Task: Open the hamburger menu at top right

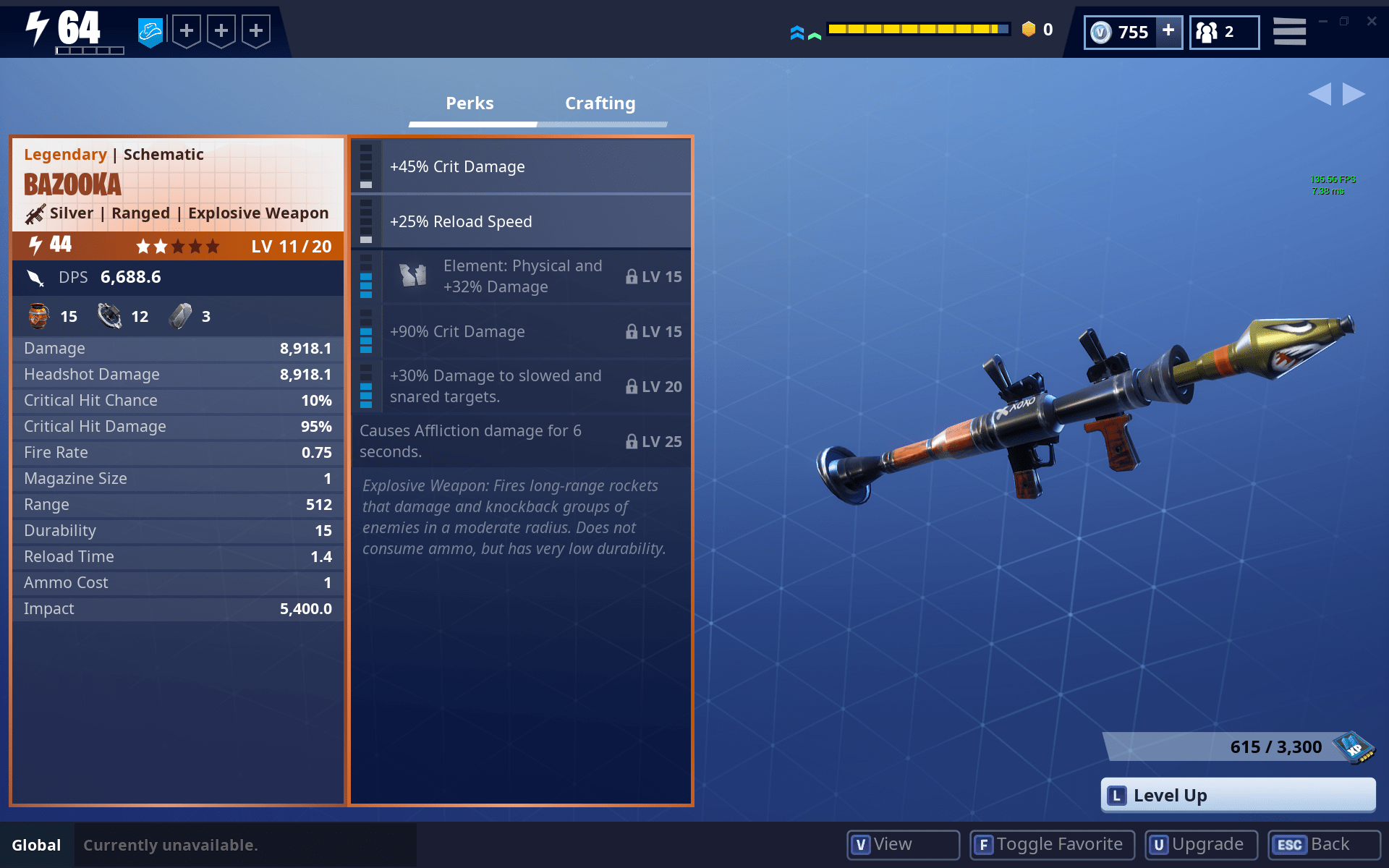Action: pyautogui.click(x=1289, y=30)
